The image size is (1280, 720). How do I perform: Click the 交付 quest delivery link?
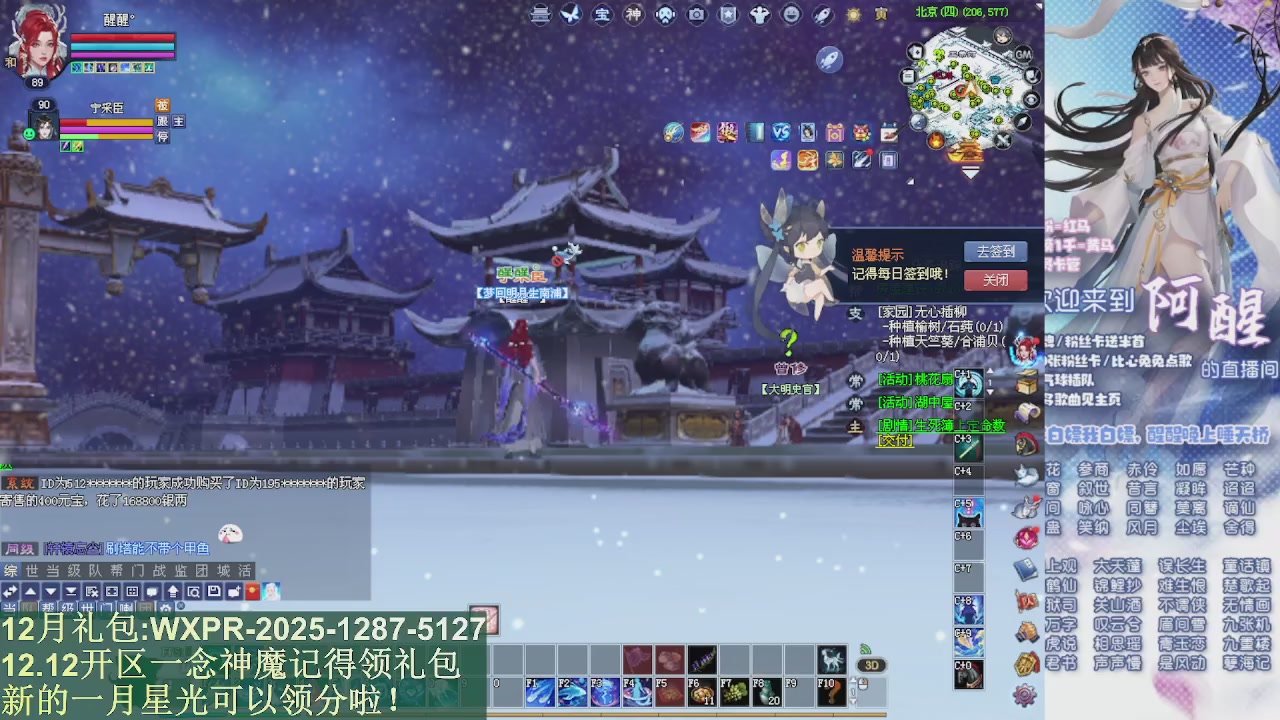[893, 440]
